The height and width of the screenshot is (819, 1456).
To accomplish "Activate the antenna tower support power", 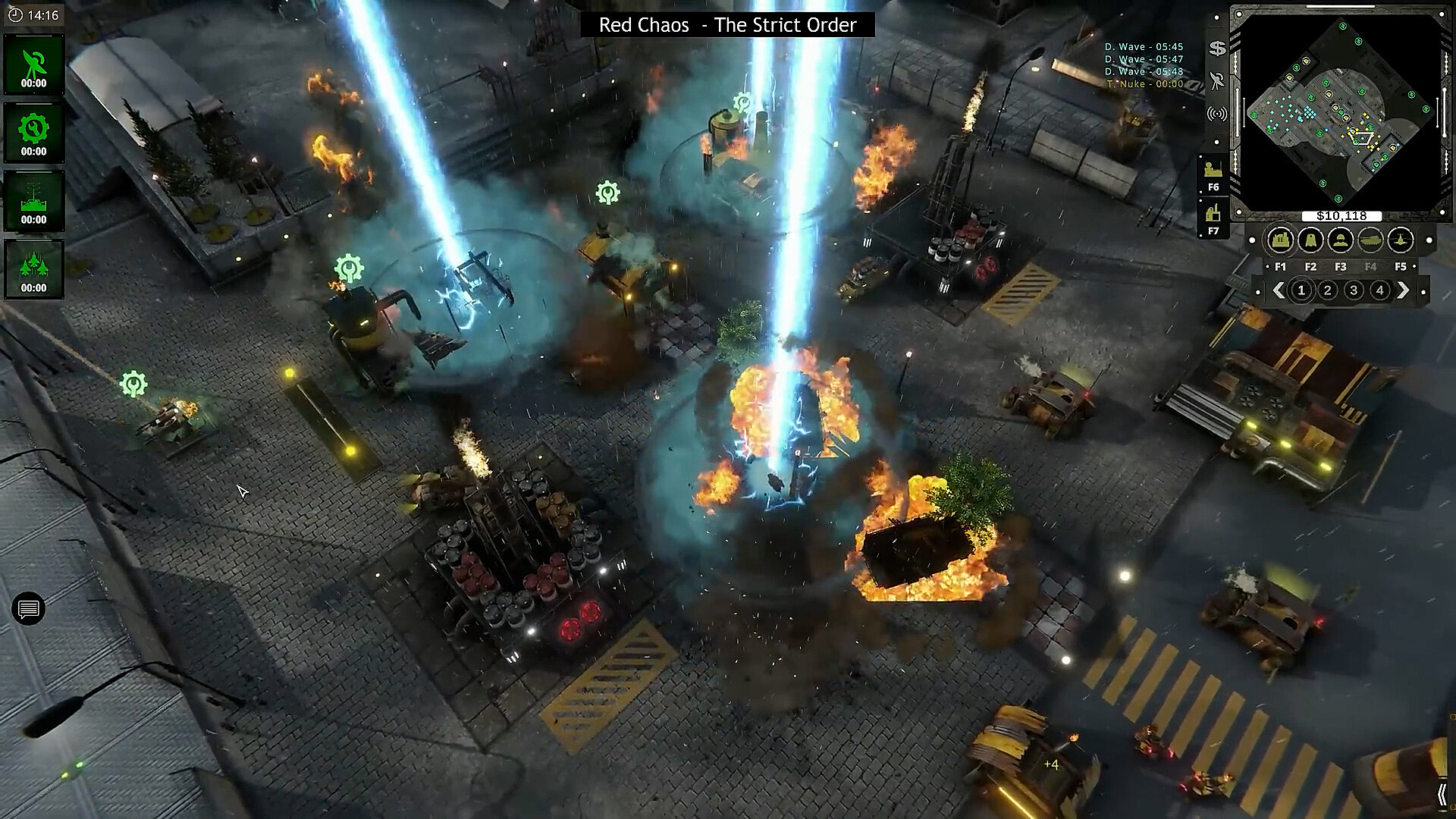I will click(x=33, y=201).
